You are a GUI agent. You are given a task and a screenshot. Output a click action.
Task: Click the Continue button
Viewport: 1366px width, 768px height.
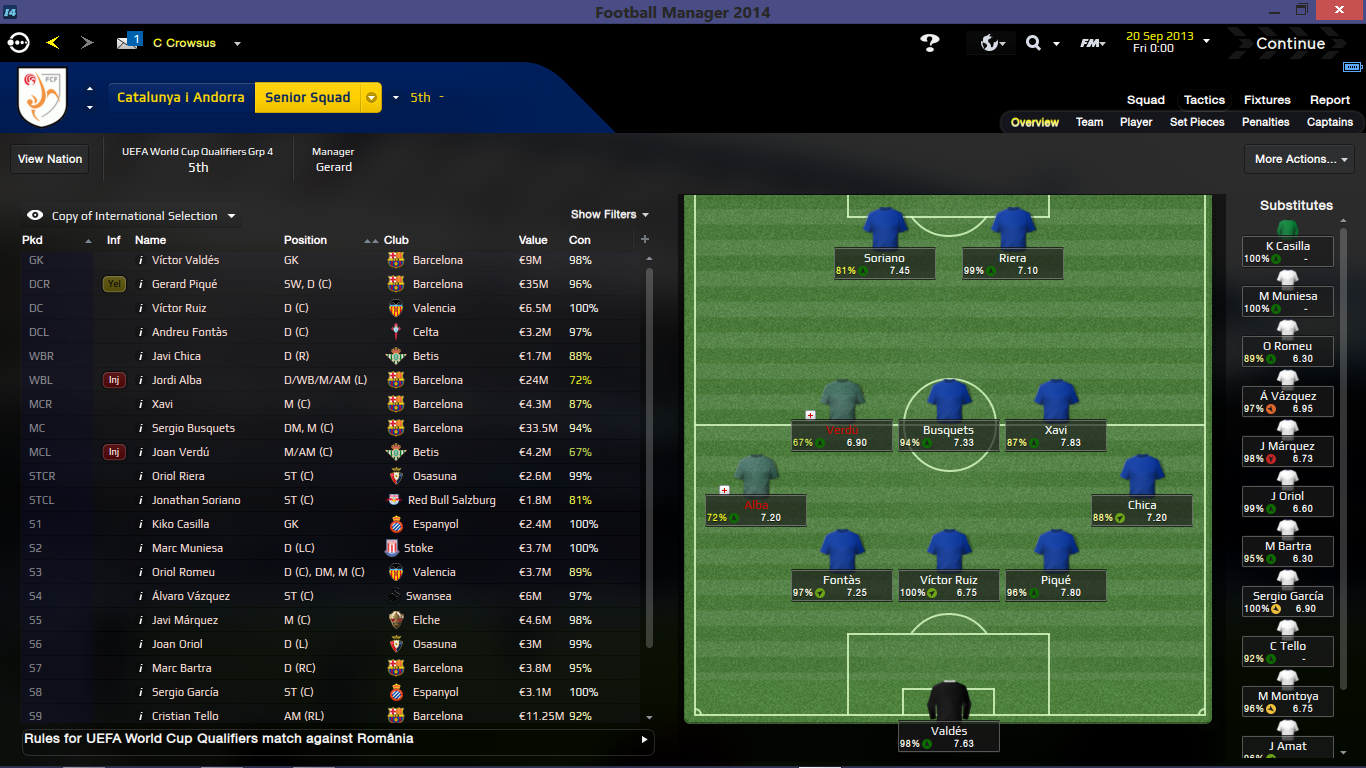pyautogui.click(x=1290, y=44)
